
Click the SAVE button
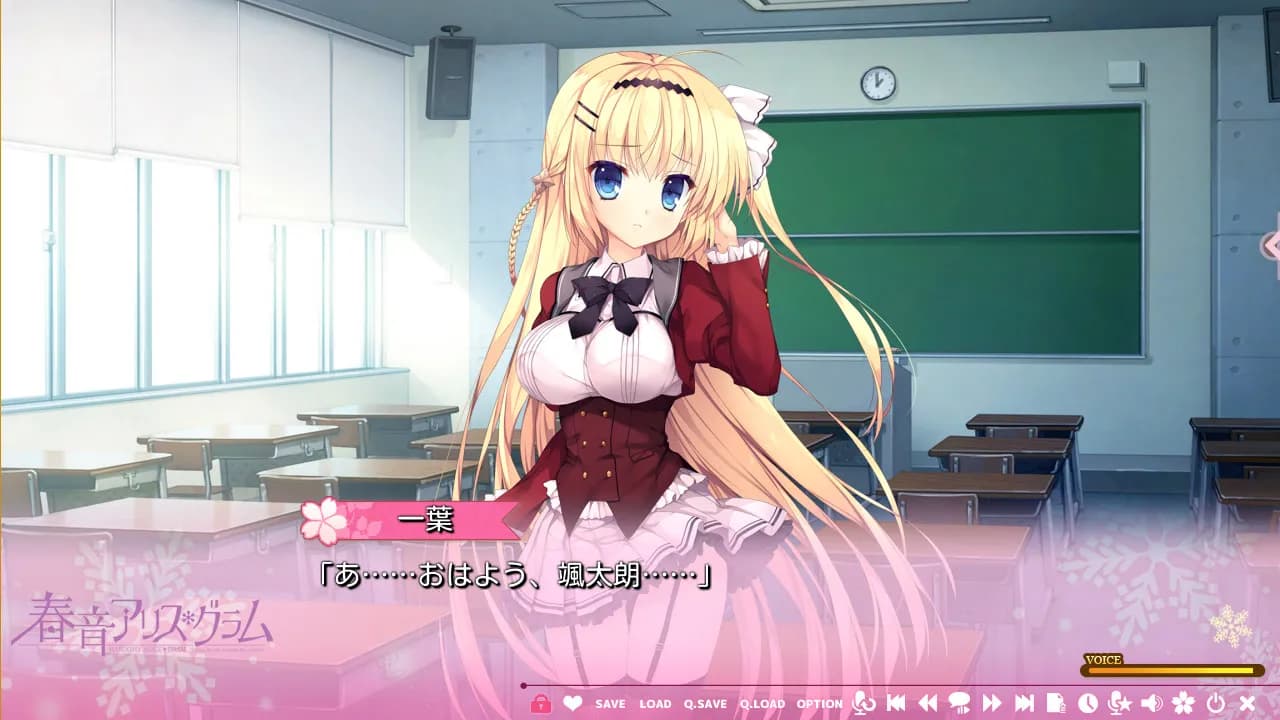610,704
